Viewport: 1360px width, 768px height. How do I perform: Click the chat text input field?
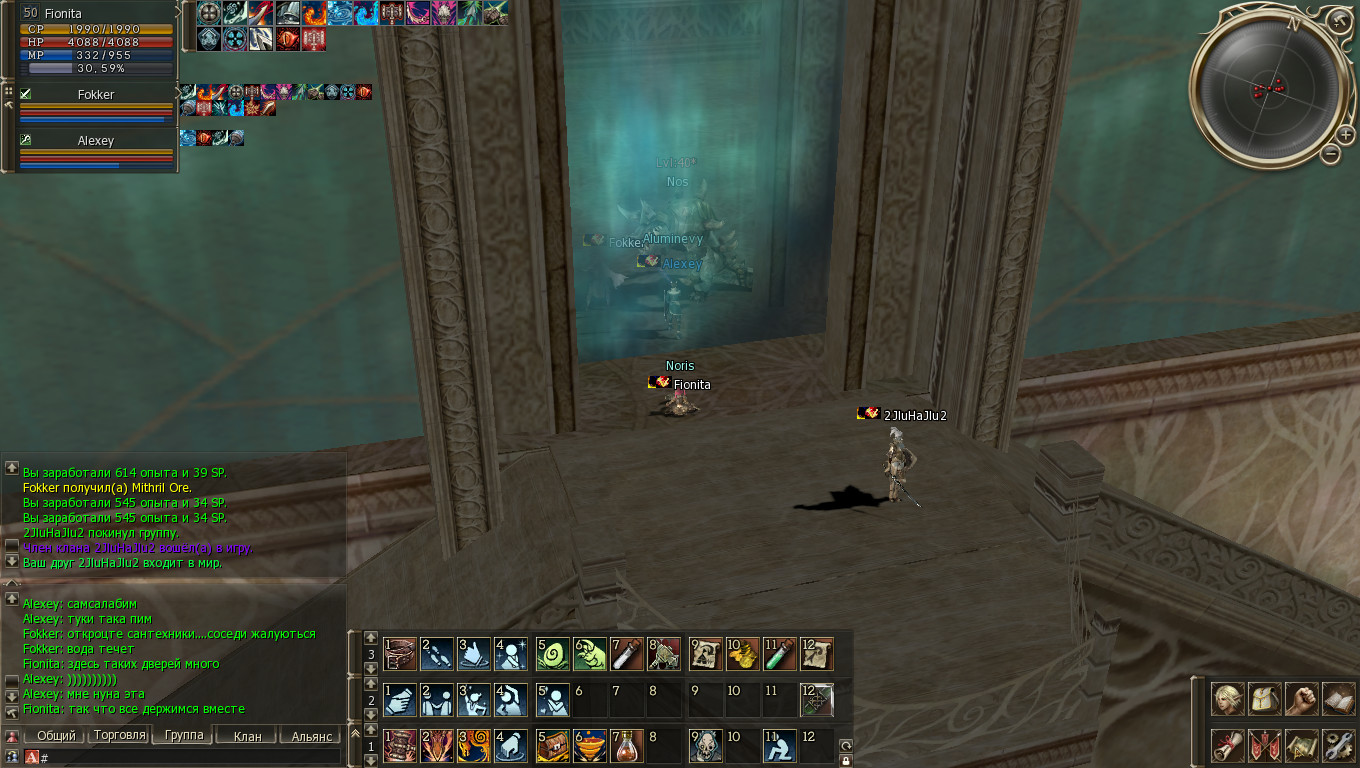[x=190, y=758]
